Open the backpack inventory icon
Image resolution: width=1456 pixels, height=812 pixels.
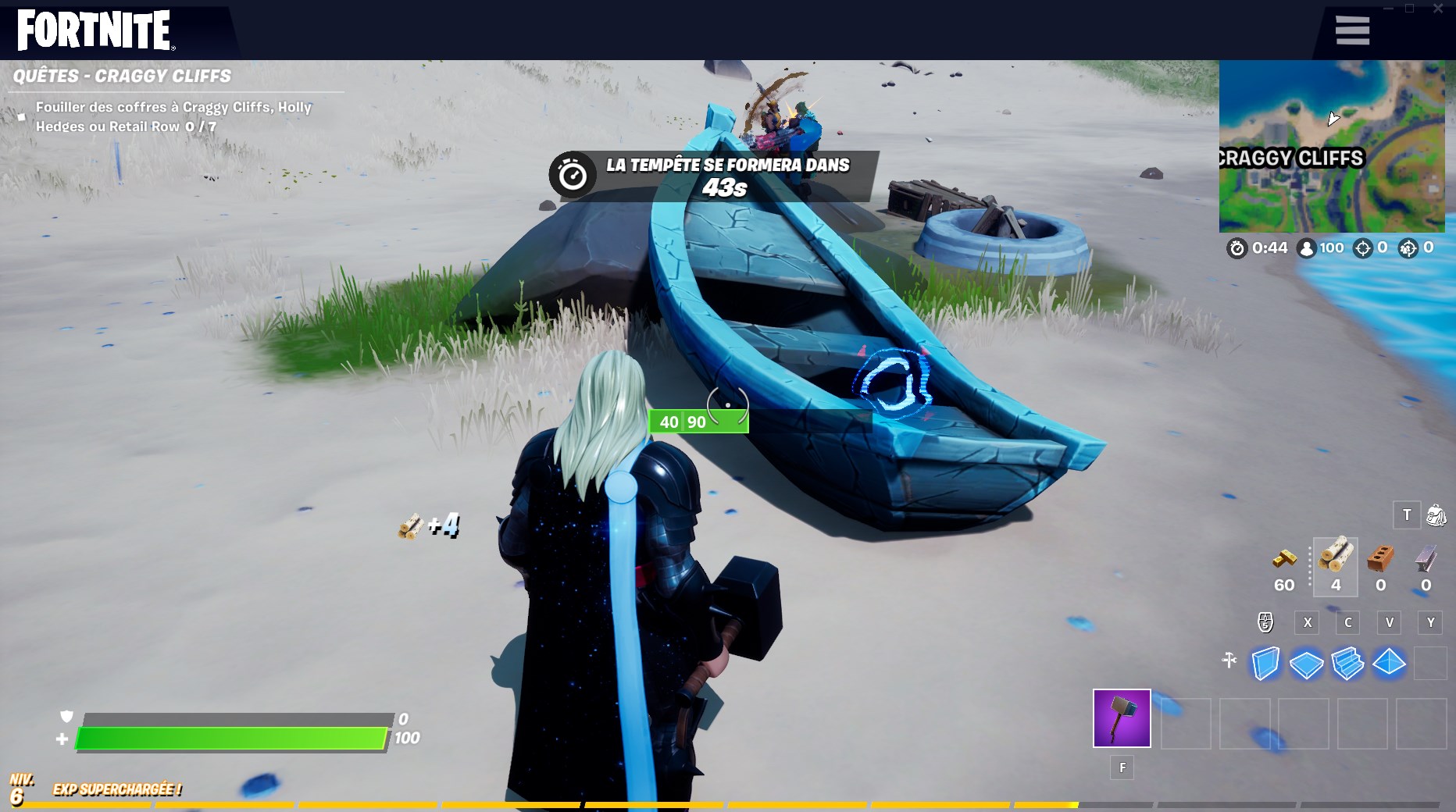point(1436,515)
